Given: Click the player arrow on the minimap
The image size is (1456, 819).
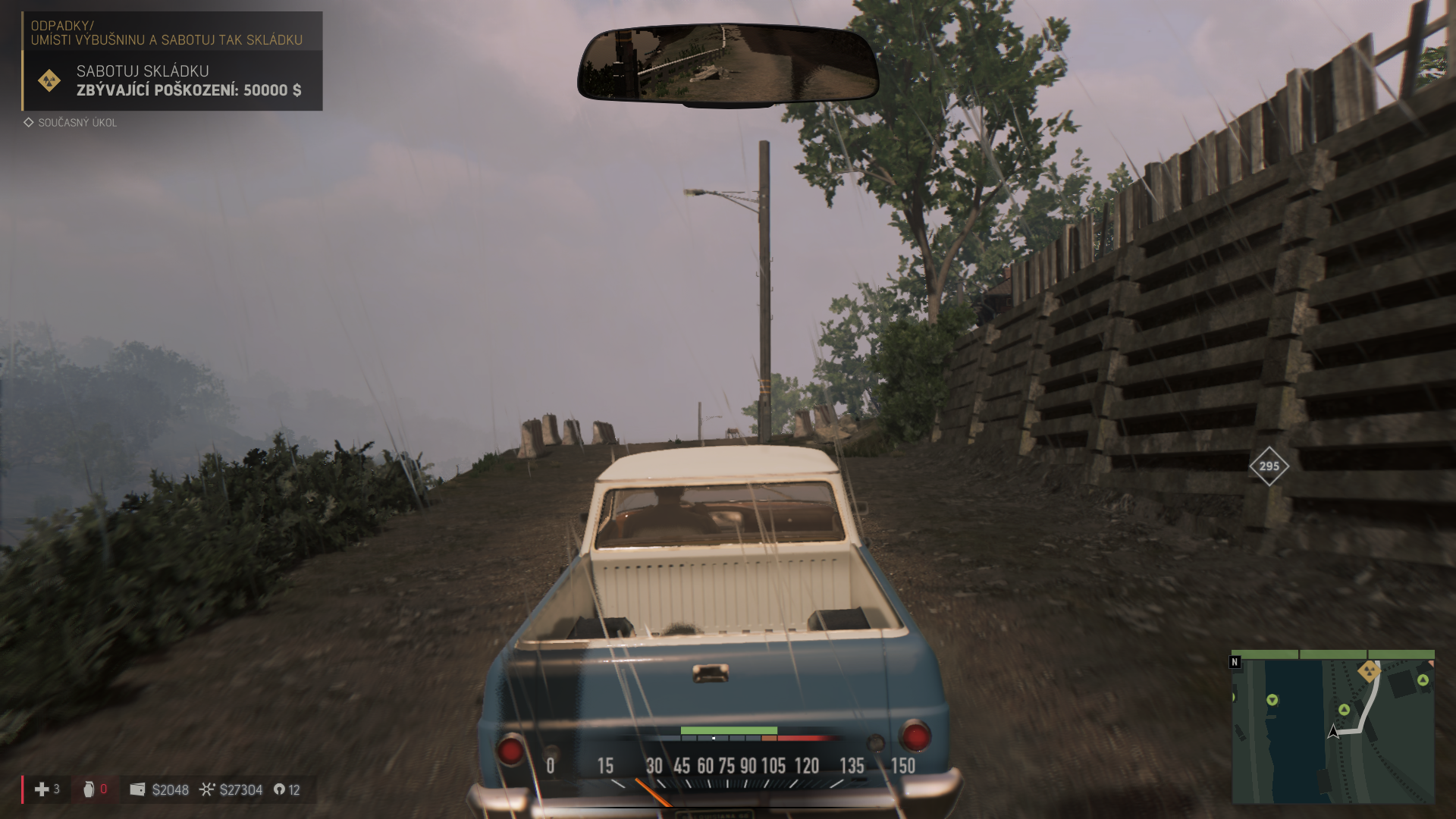Looking at the screenshot, I should (1333, 732).
